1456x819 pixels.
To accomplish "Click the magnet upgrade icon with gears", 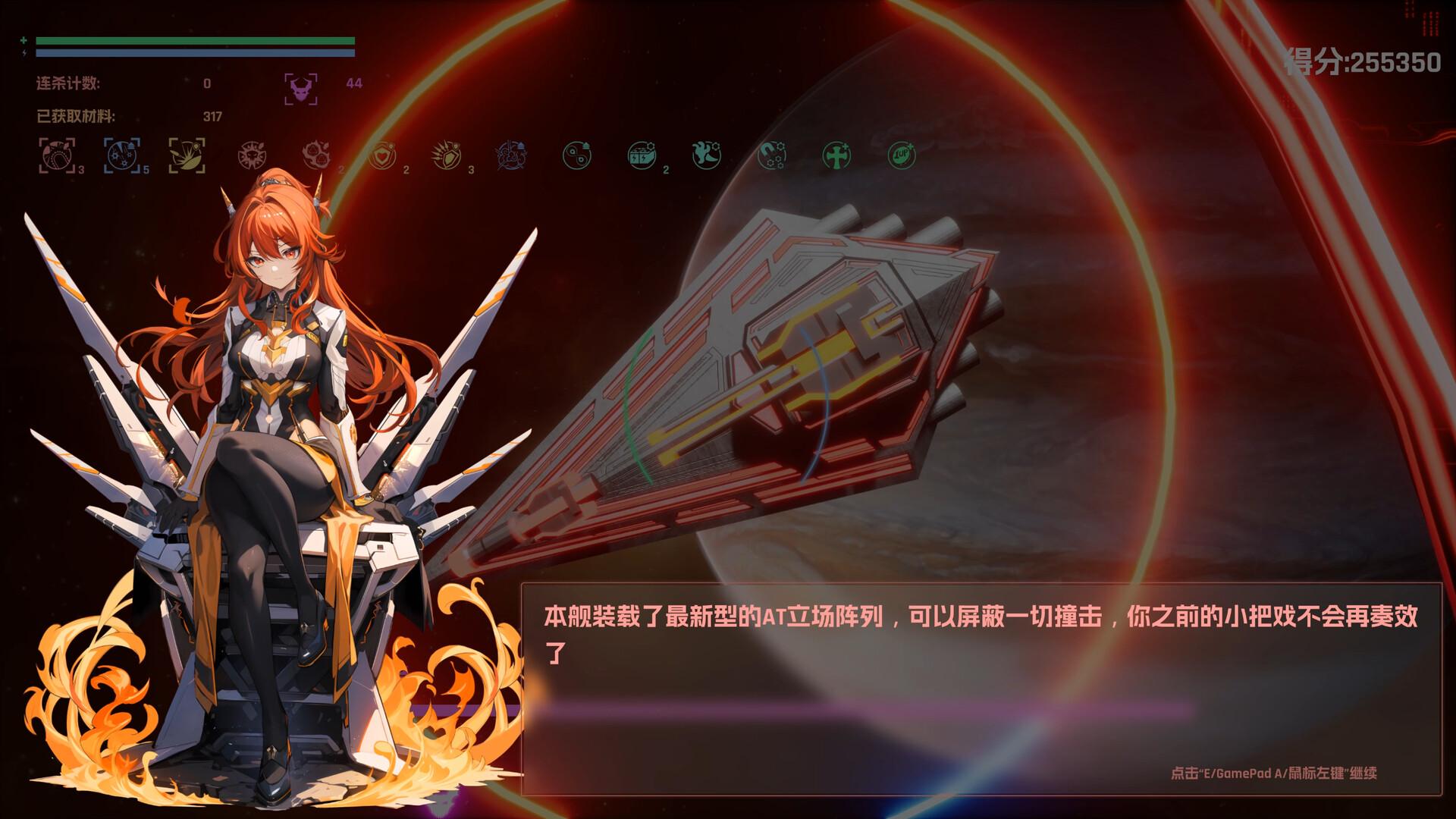I will point(771,155).
